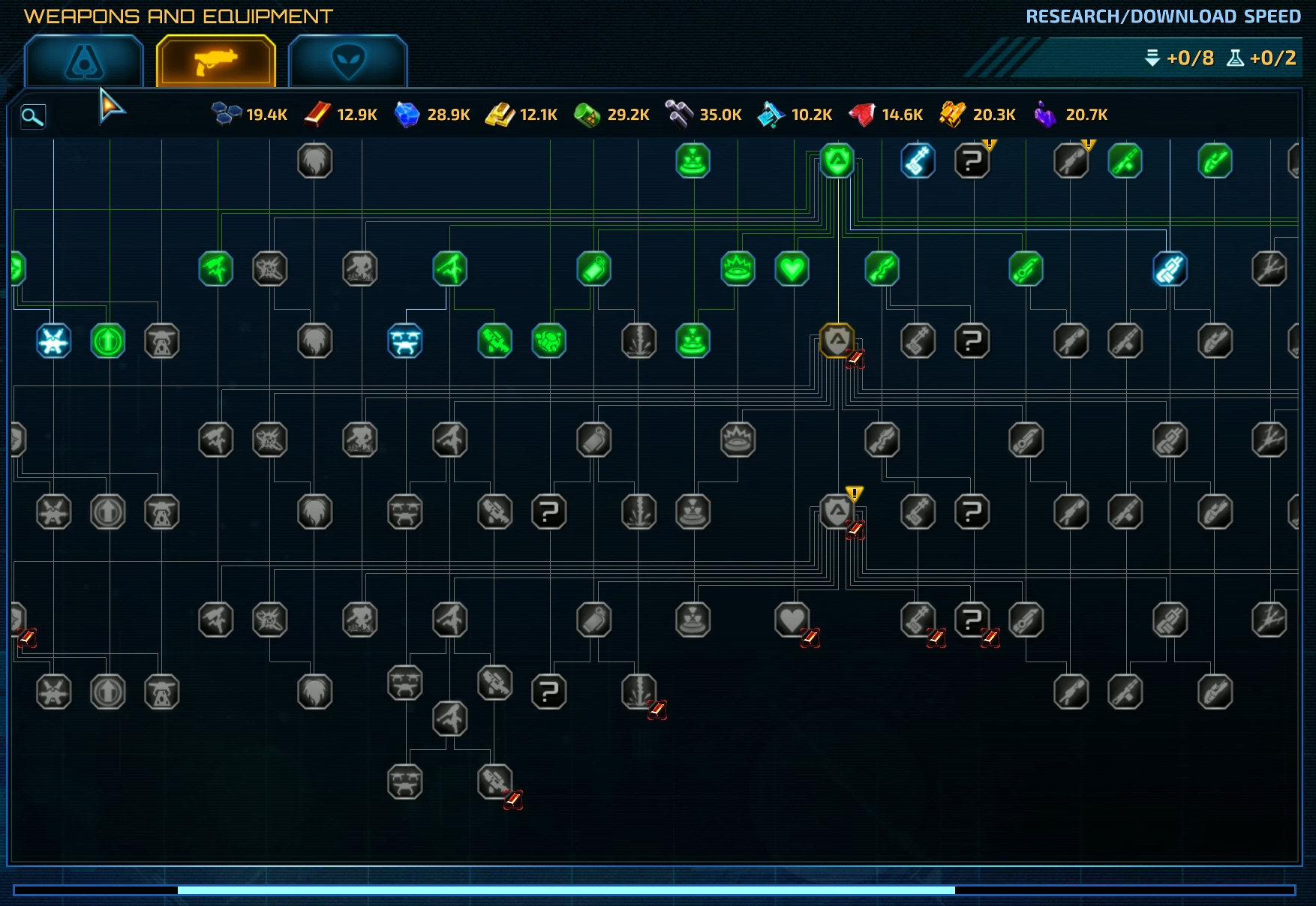The width and height of the screenshot is (1316, 906).
Task: Select the blue drone research node
Action: (x=405, y=341)
